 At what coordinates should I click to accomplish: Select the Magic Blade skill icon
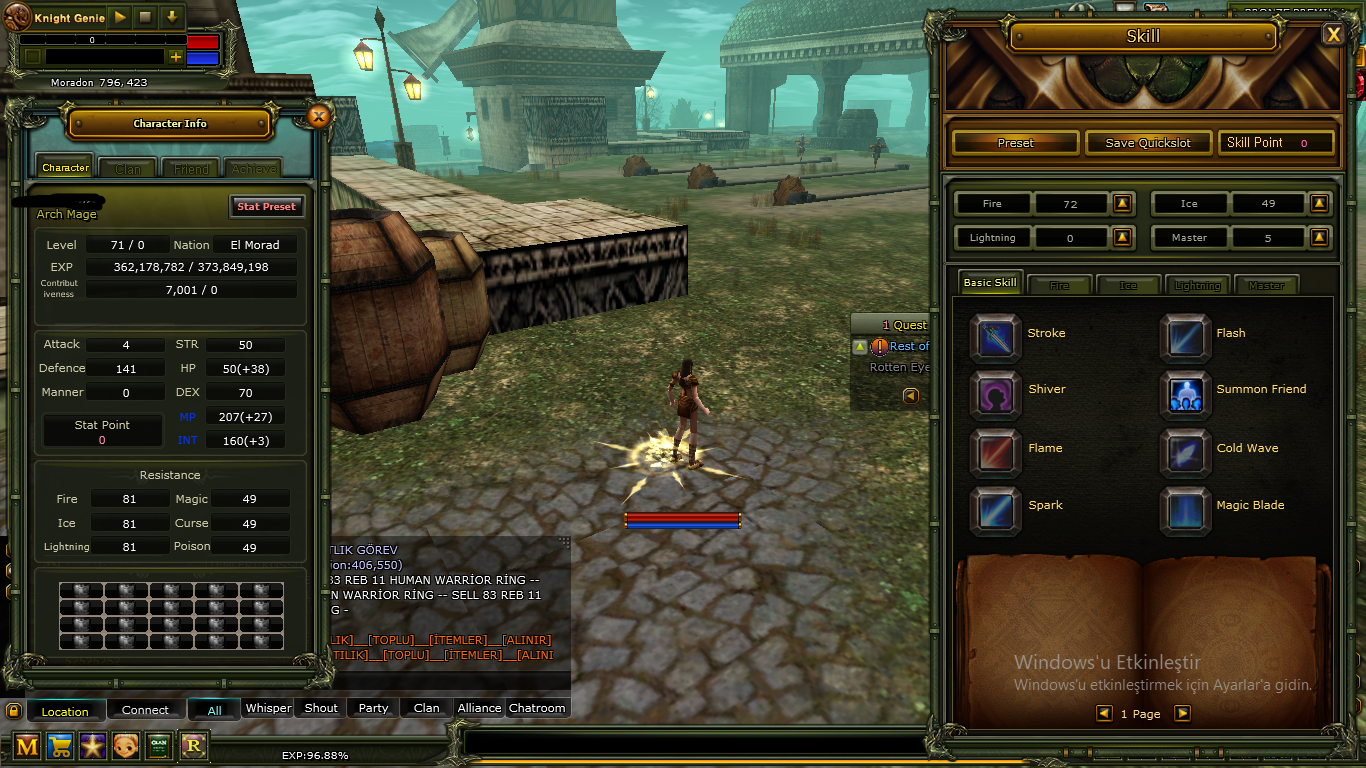pos(1185,510)
